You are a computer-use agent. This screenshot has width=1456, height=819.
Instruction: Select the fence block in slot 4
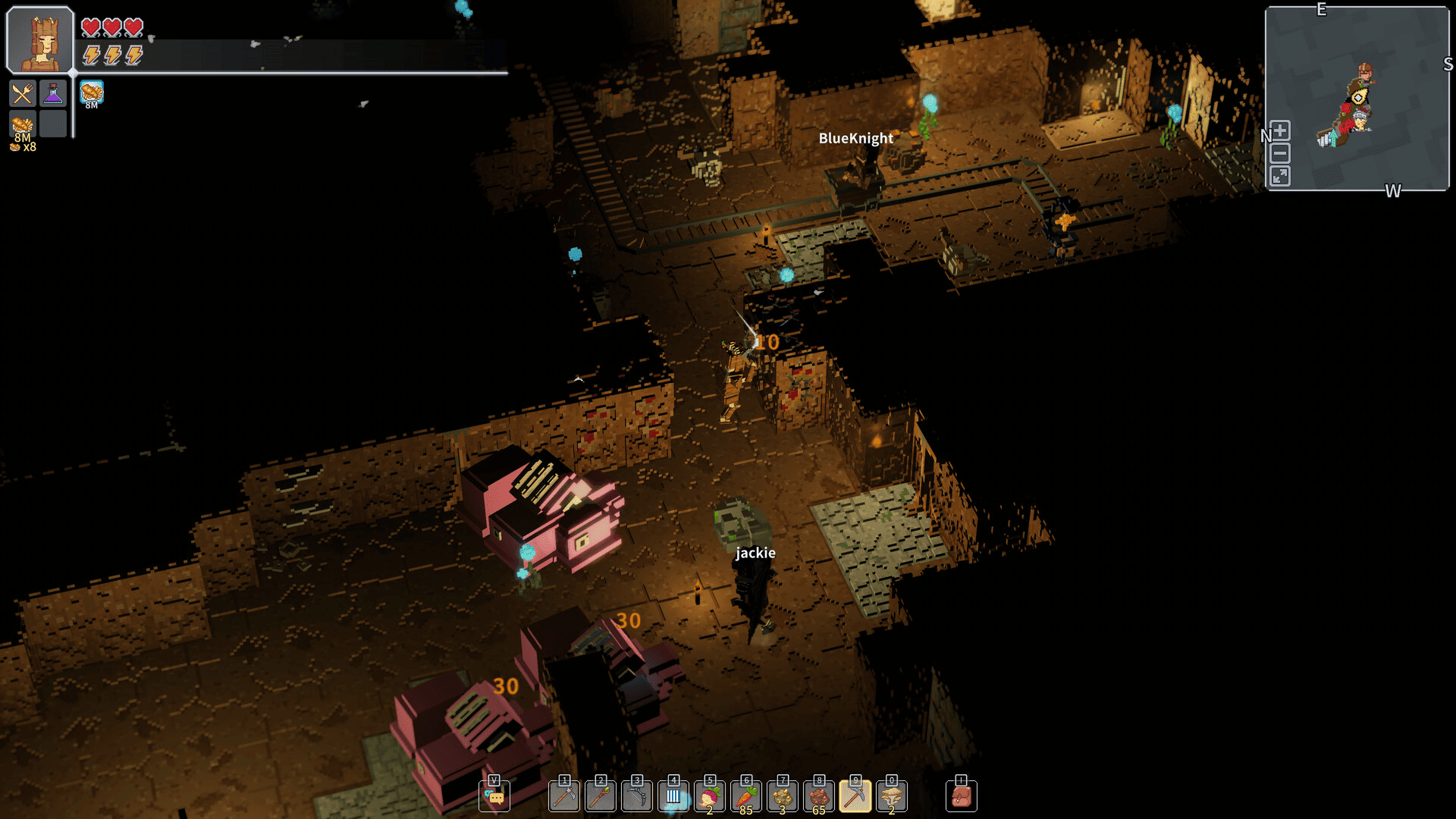(x=673, y=795)
